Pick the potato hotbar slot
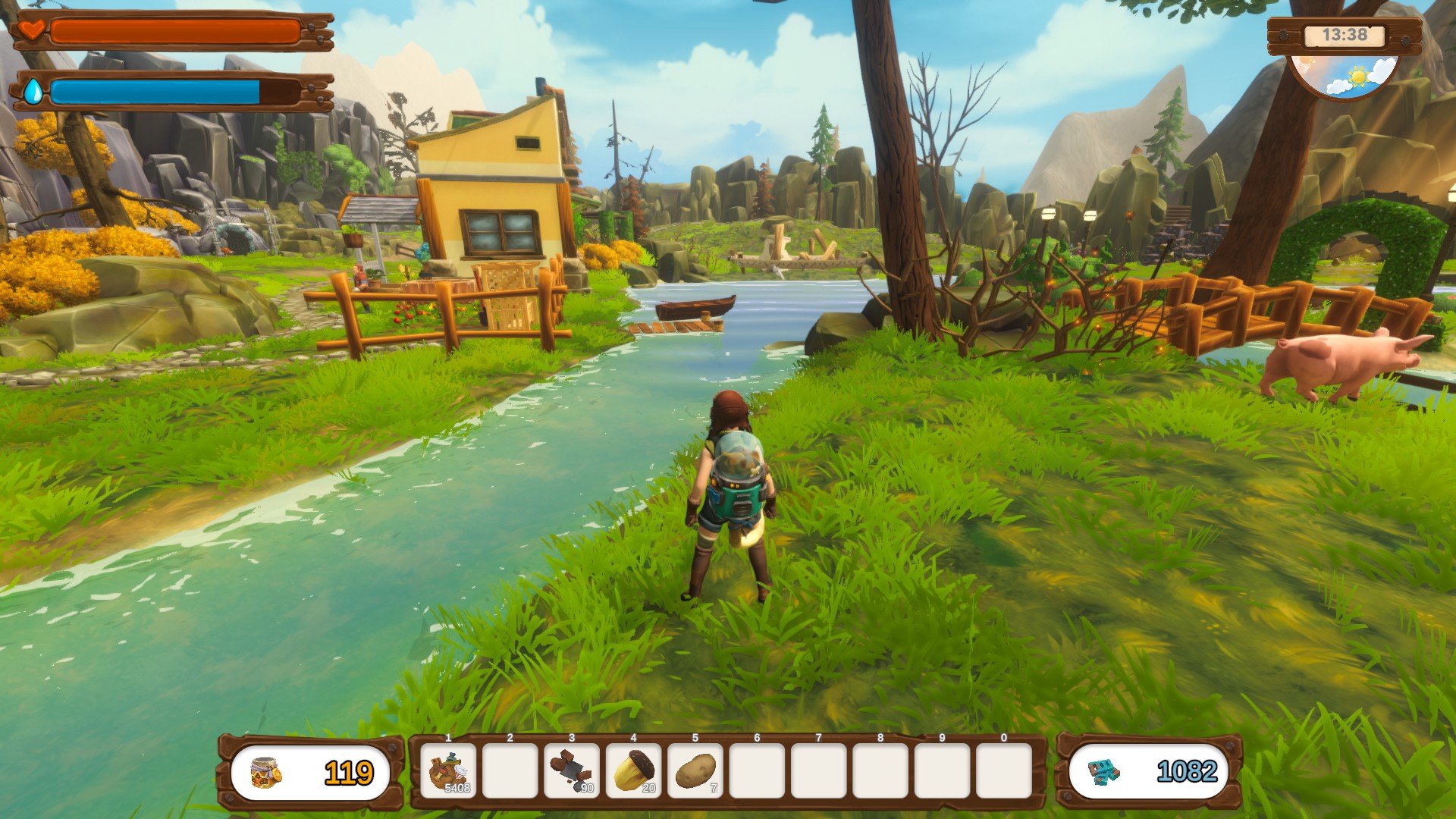This screenshot has height=819, width=1456. pos(695,771)
